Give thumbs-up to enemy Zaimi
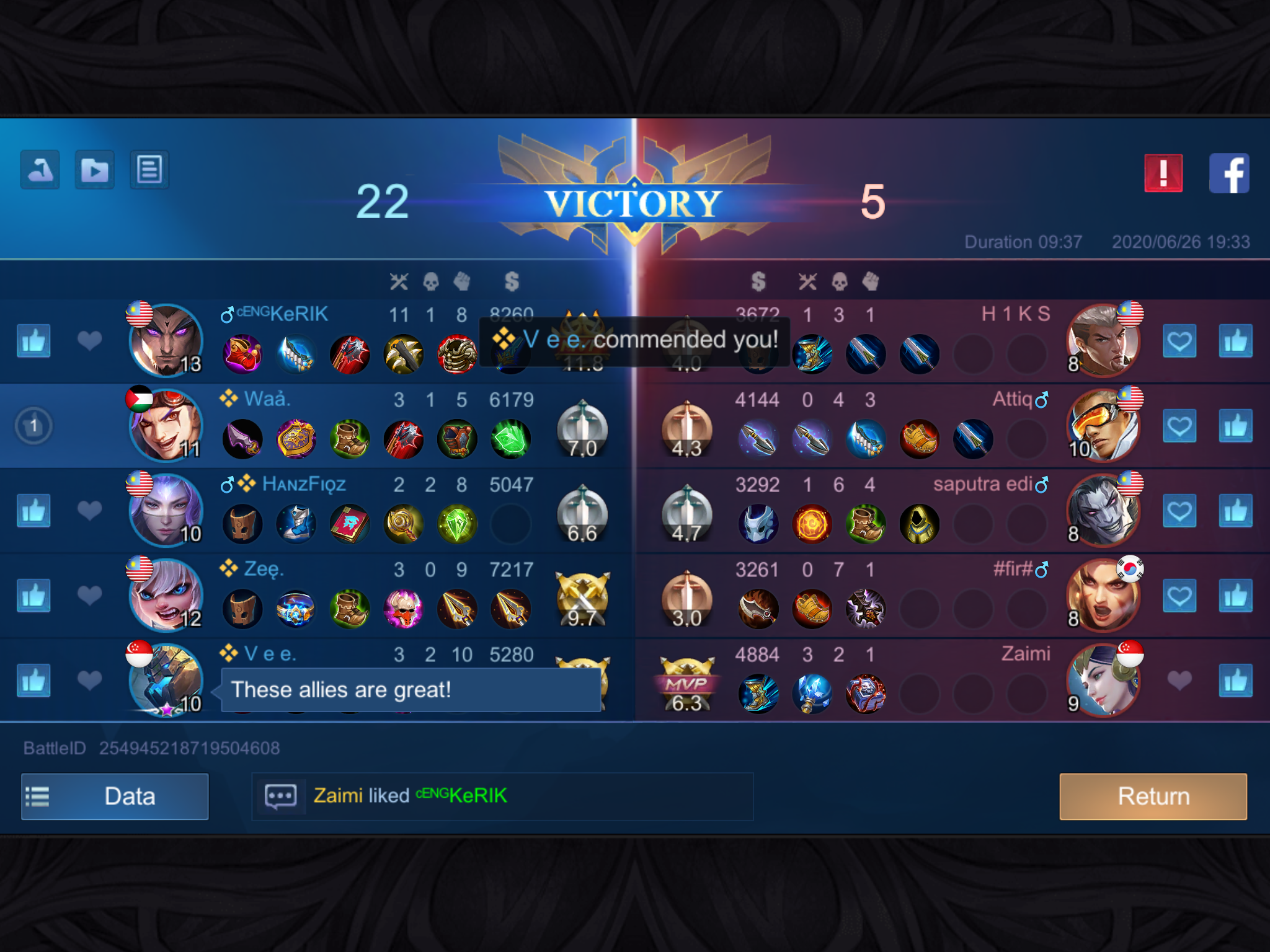The image size is (1270, 952). (1235, 681)
